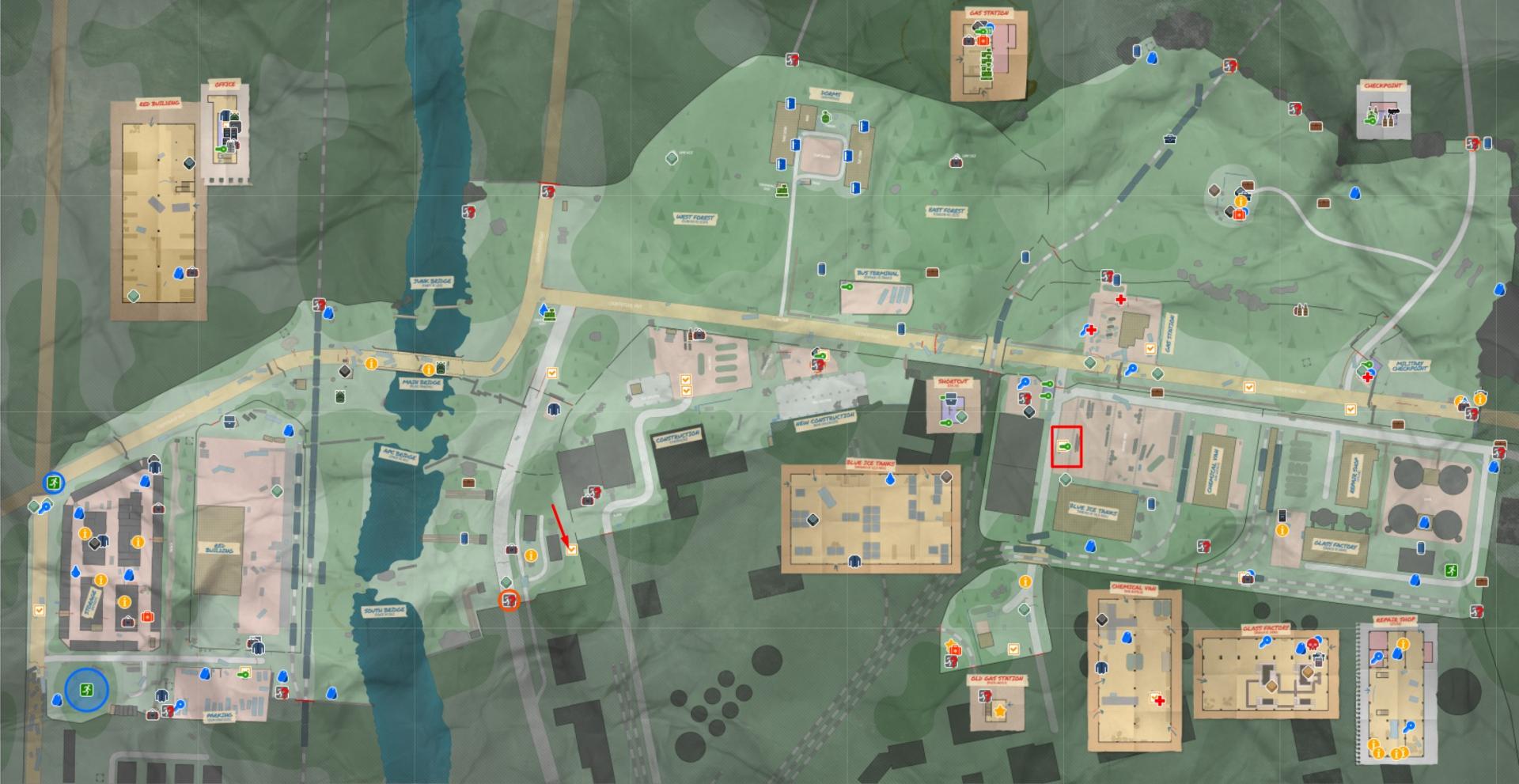Screen dimensions: 1519x784
Task: Select the green gem cache icon near Military Checkpoint
Action: [x=1361, y=369]
